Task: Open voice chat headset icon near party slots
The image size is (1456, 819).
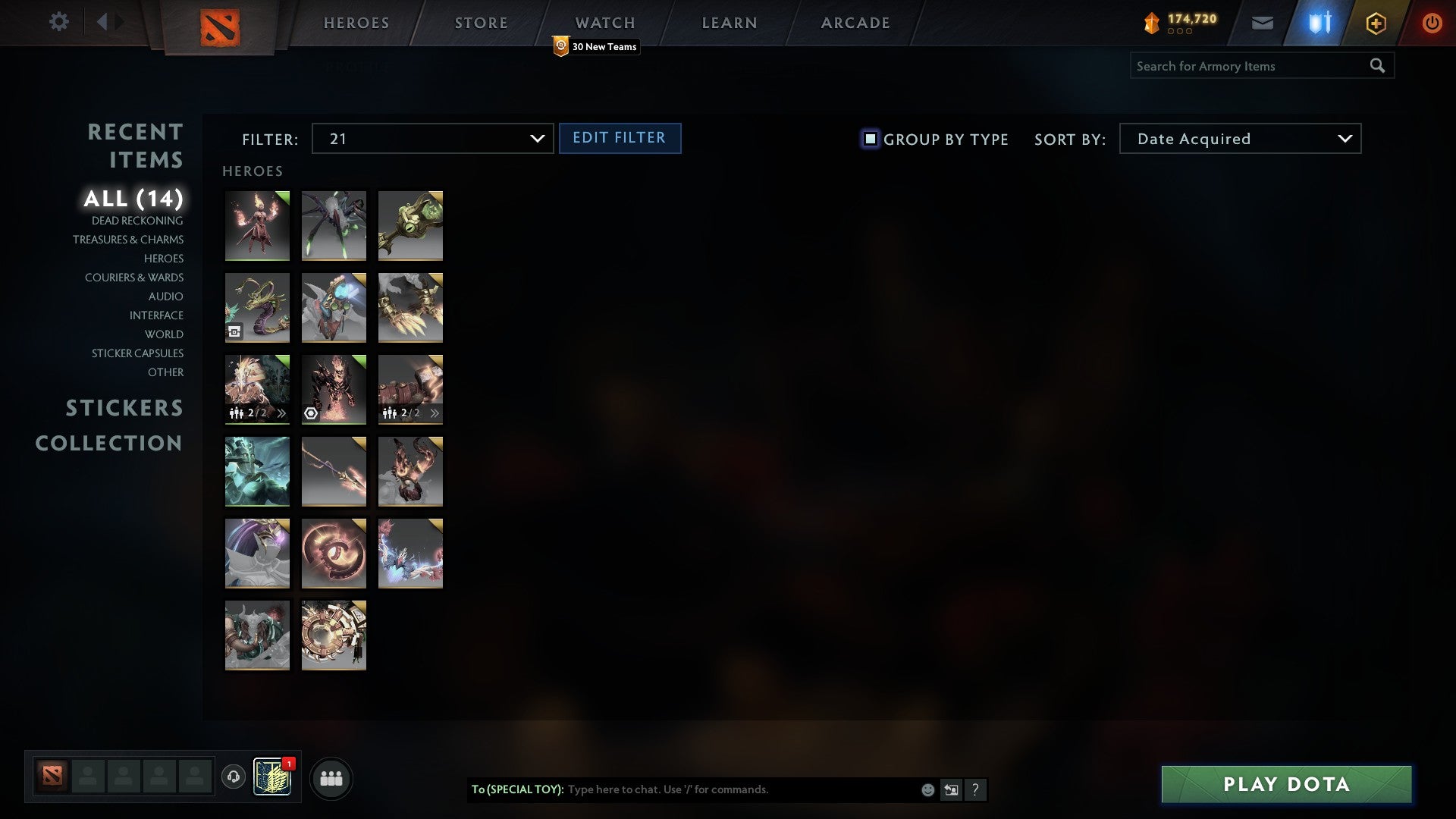Action: [x=233, y=777]
